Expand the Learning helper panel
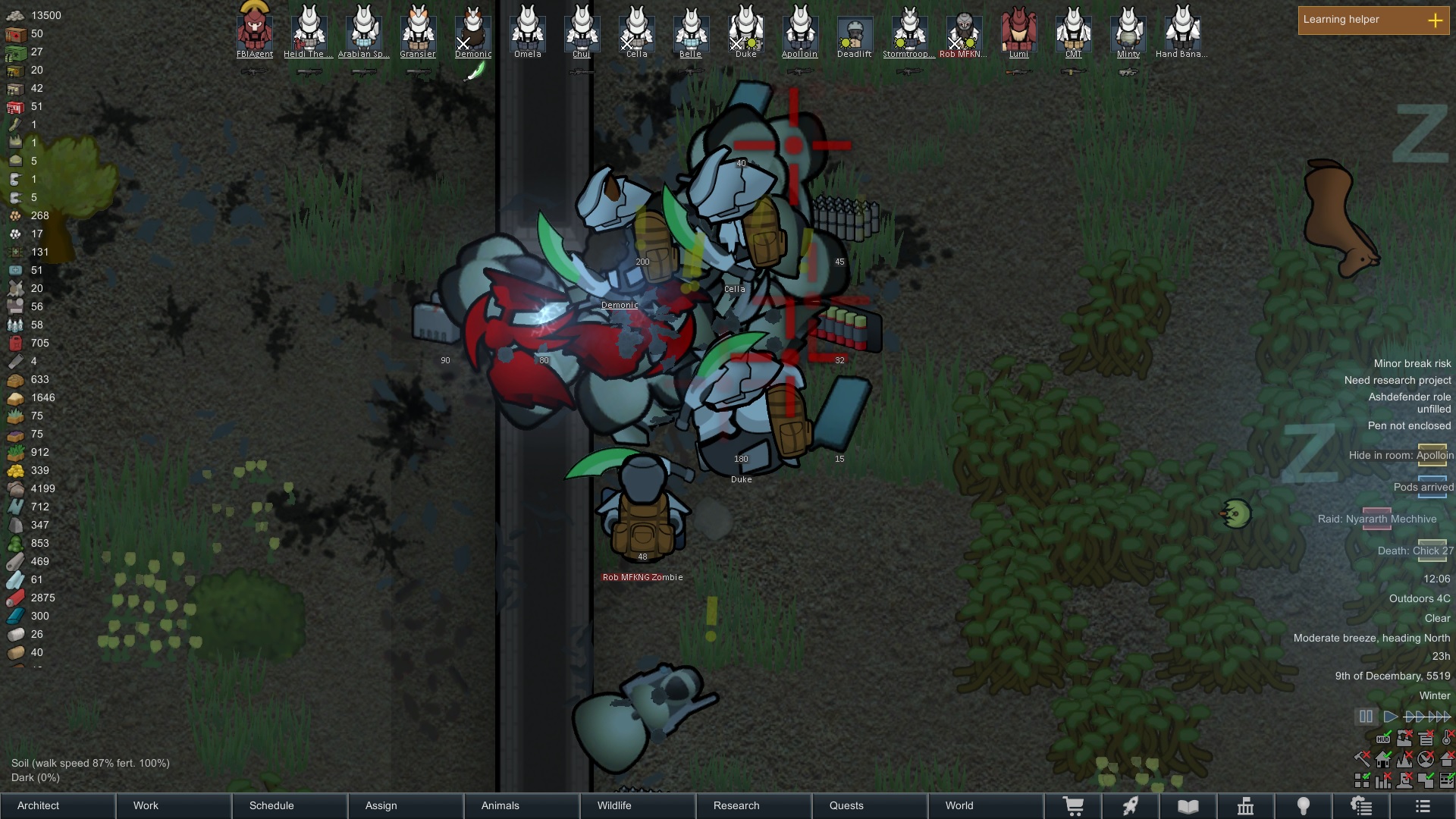1456x819 pixels. (1435, 20)
